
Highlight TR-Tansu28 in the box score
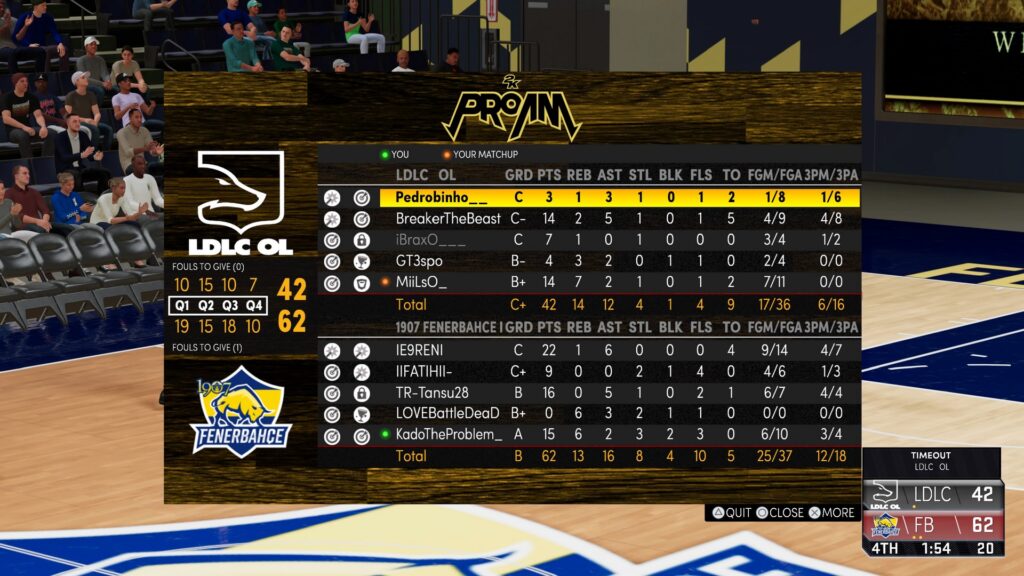[432, 393]
